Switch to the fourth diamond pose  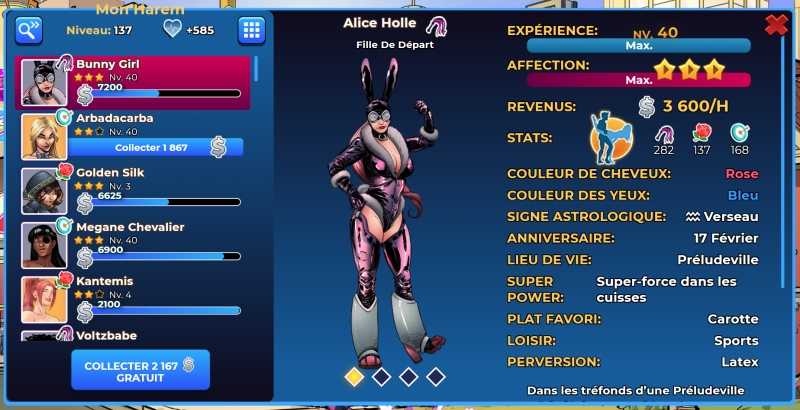coord(435,376)
